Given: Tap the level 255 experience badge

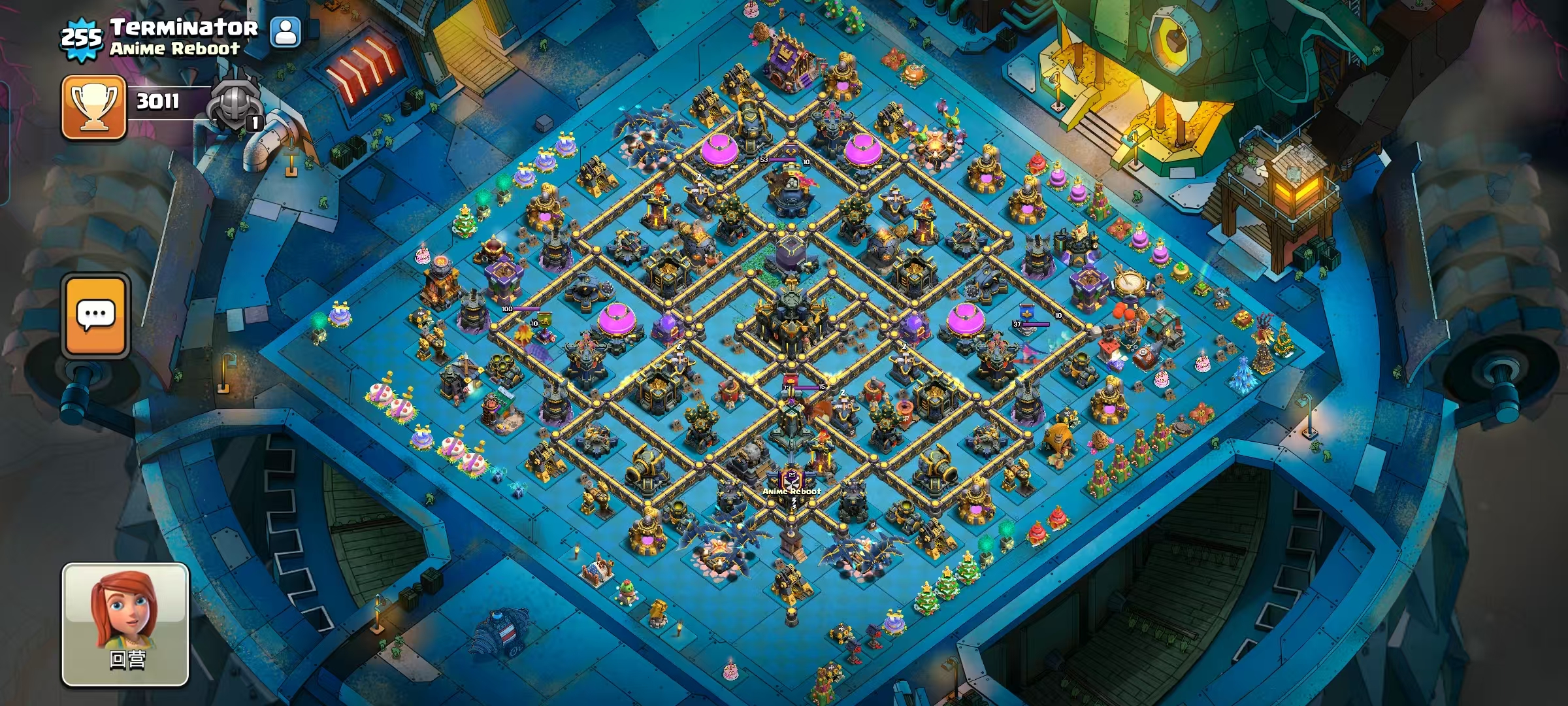Looking at the screenshot, I should 81,38.
